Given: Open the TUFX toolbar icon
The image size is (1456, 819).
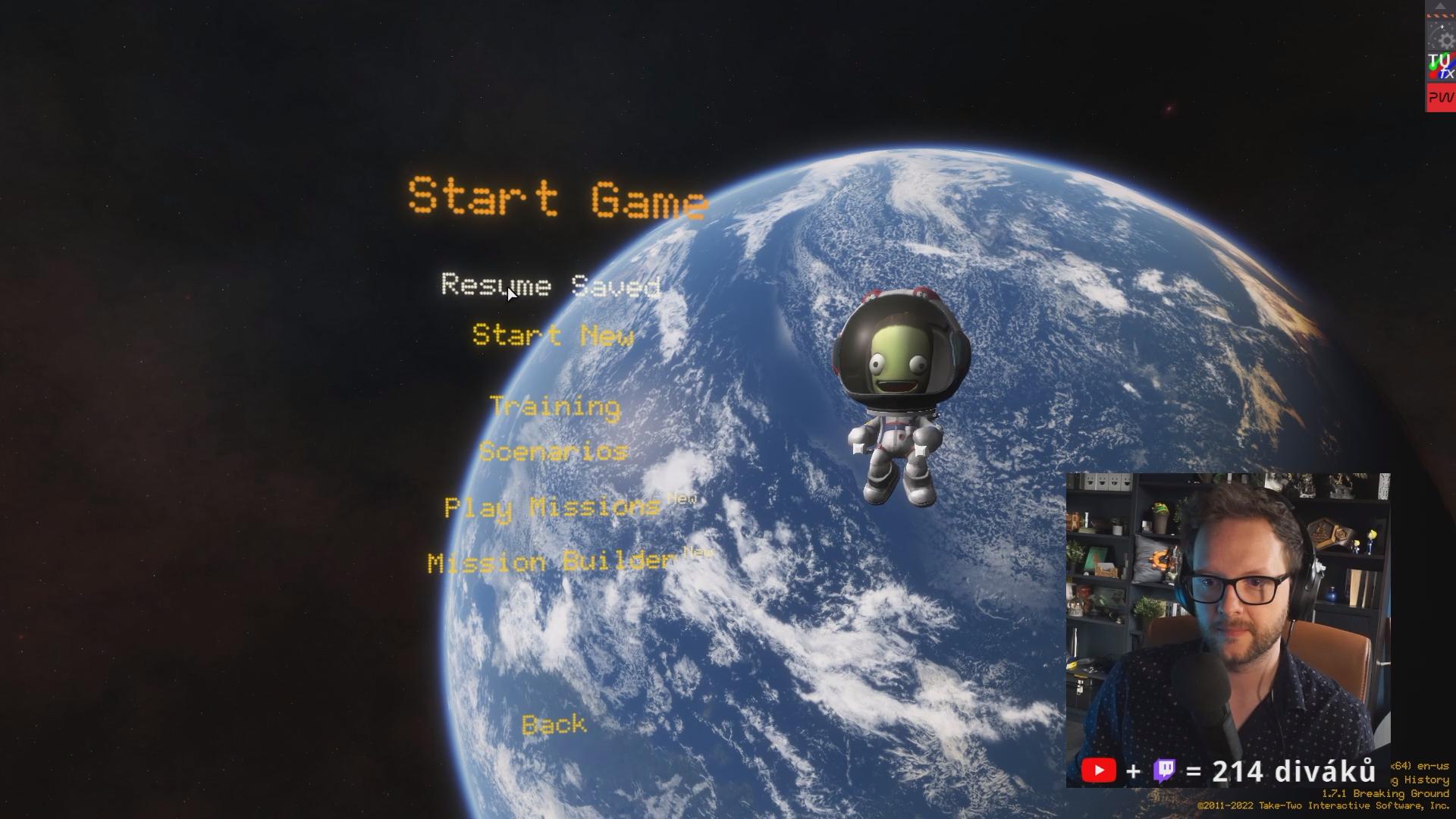Looking at the screenshot, I should (x=1440, y=67).
